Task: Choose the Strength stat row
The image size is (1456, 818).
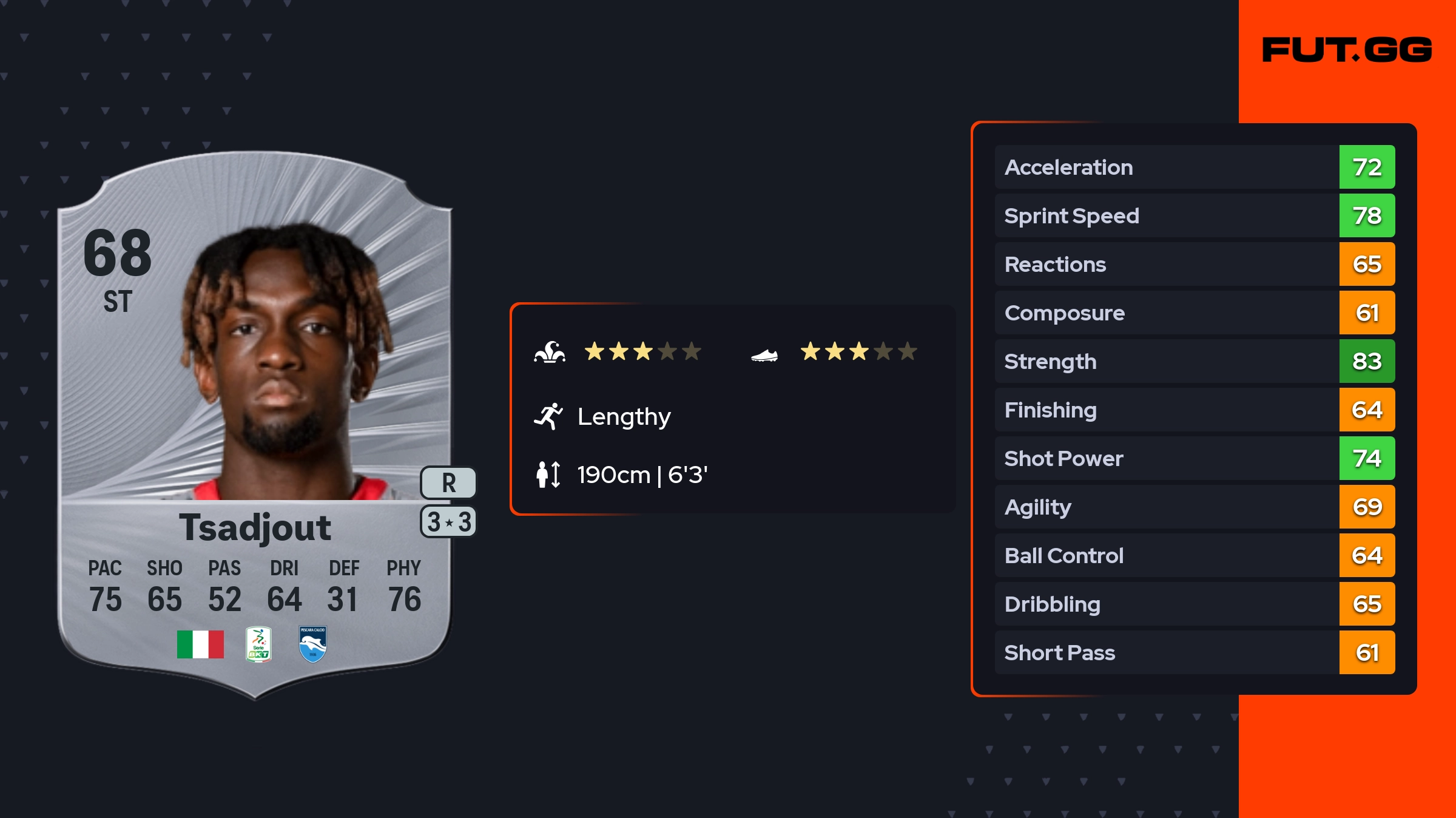Action: 1194,361
